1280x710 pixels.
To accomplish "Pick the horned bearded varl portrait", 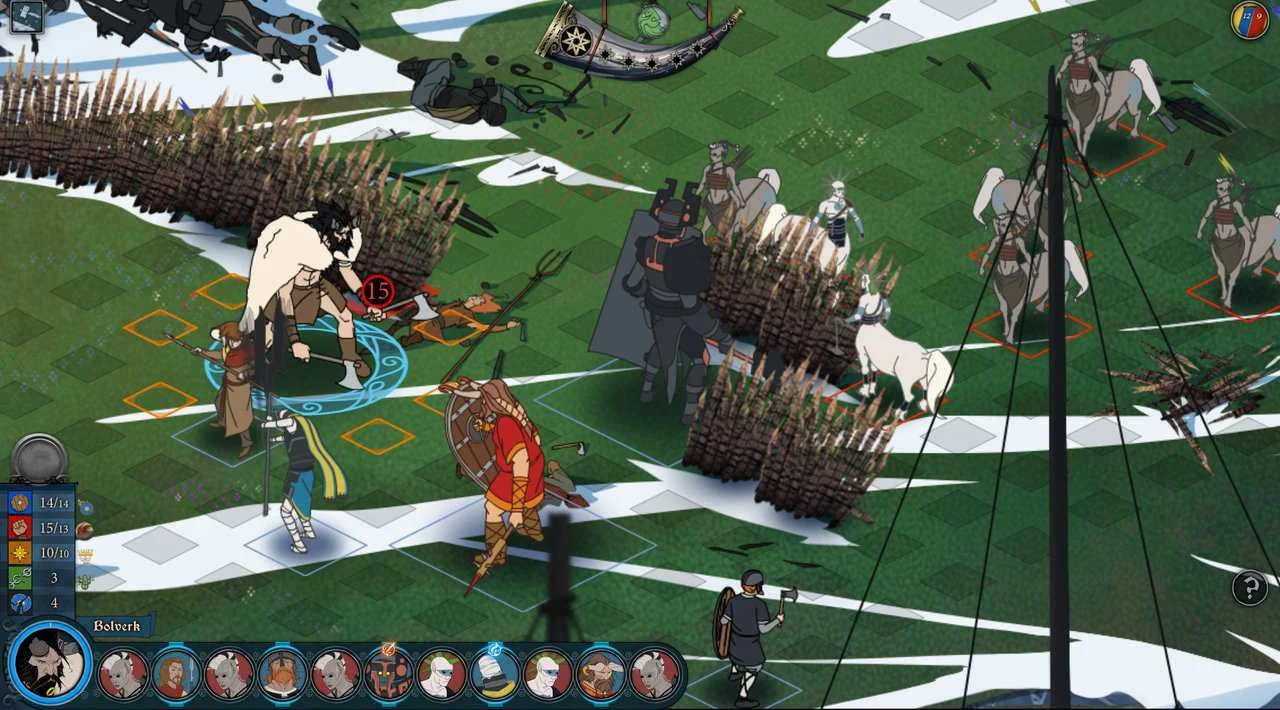I will (x=601, y=674).
